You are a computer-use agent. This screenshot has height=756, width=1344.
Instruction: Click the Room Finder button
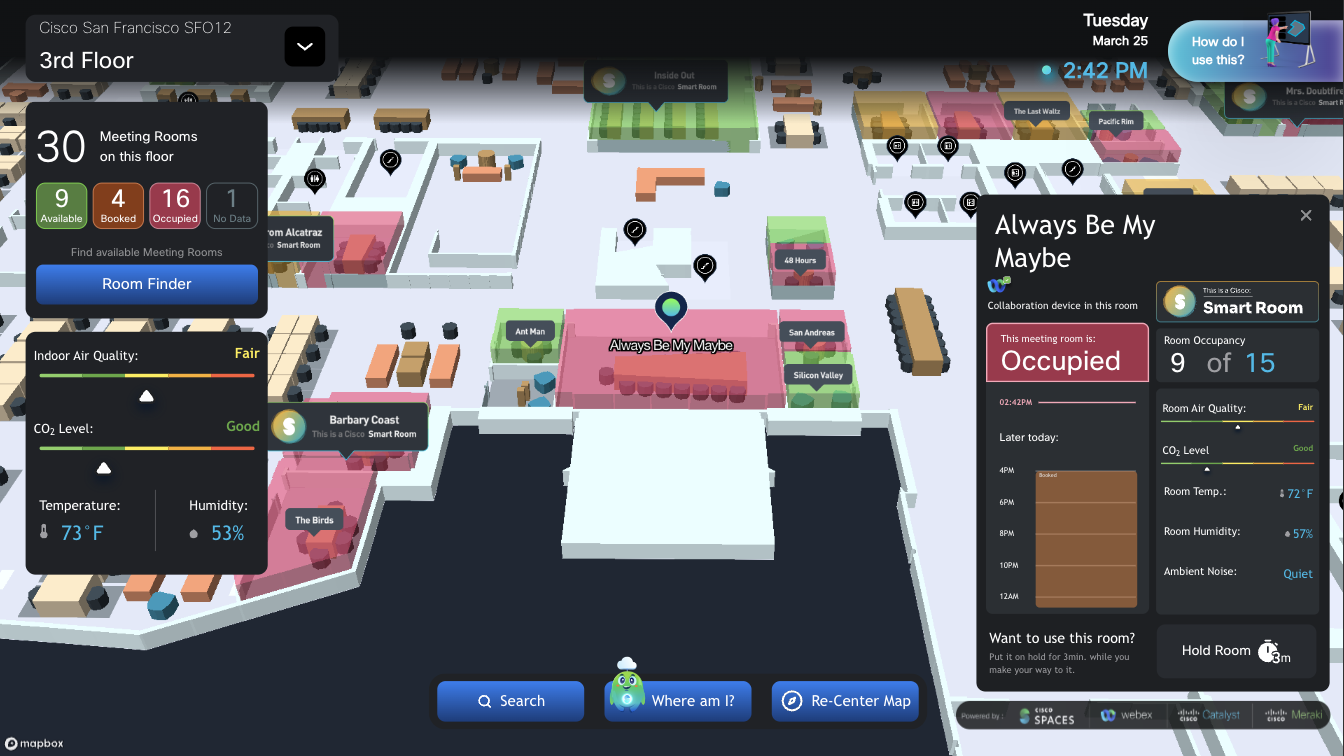(146, 285)
